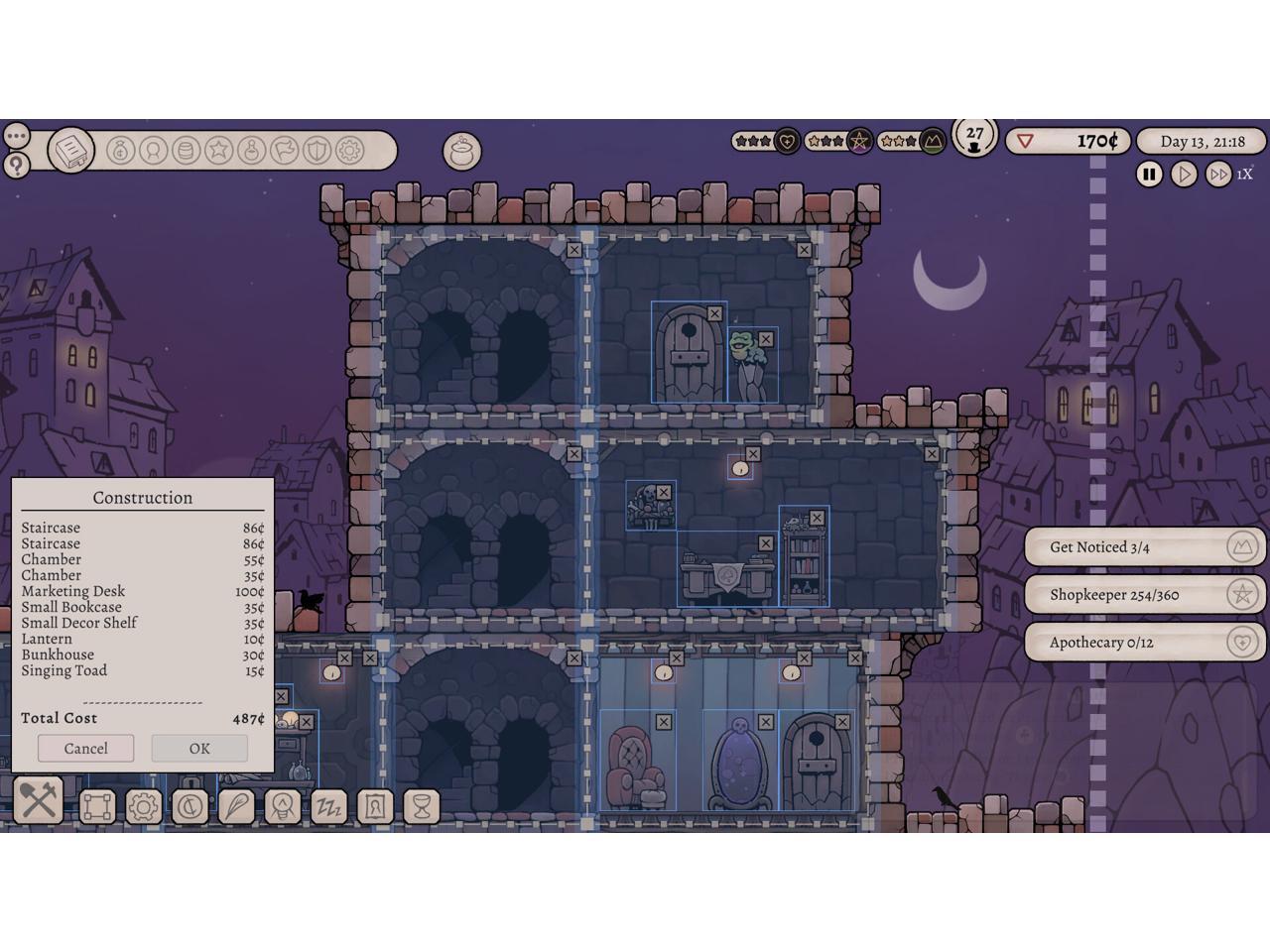Open the Get Noticed 3/4 objective
Viewport: 1270px width, 952px height.
pos(1144,547)
